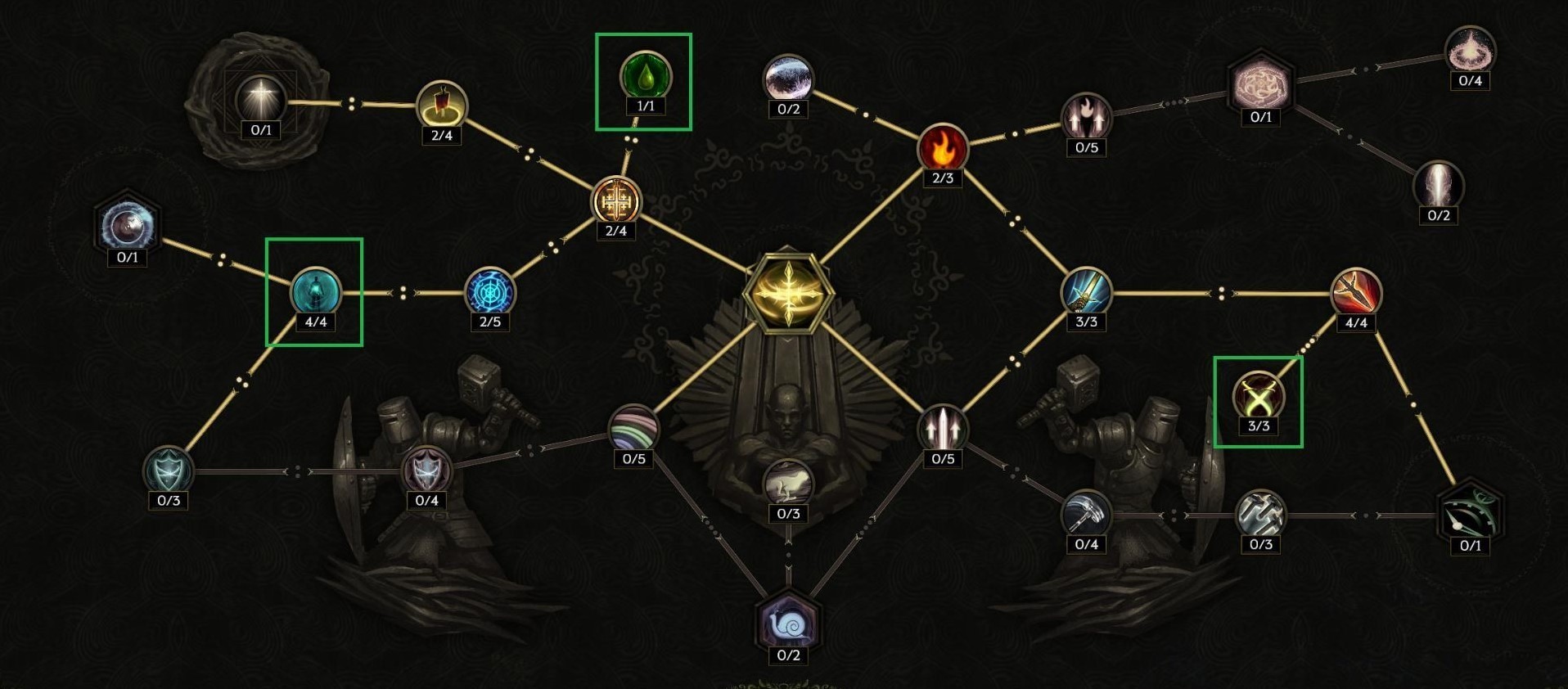Select the orange cross node marked 2/4
The height and width of the screenshot is (689, 1568).
pyautogui.click(x=616, y=199)
